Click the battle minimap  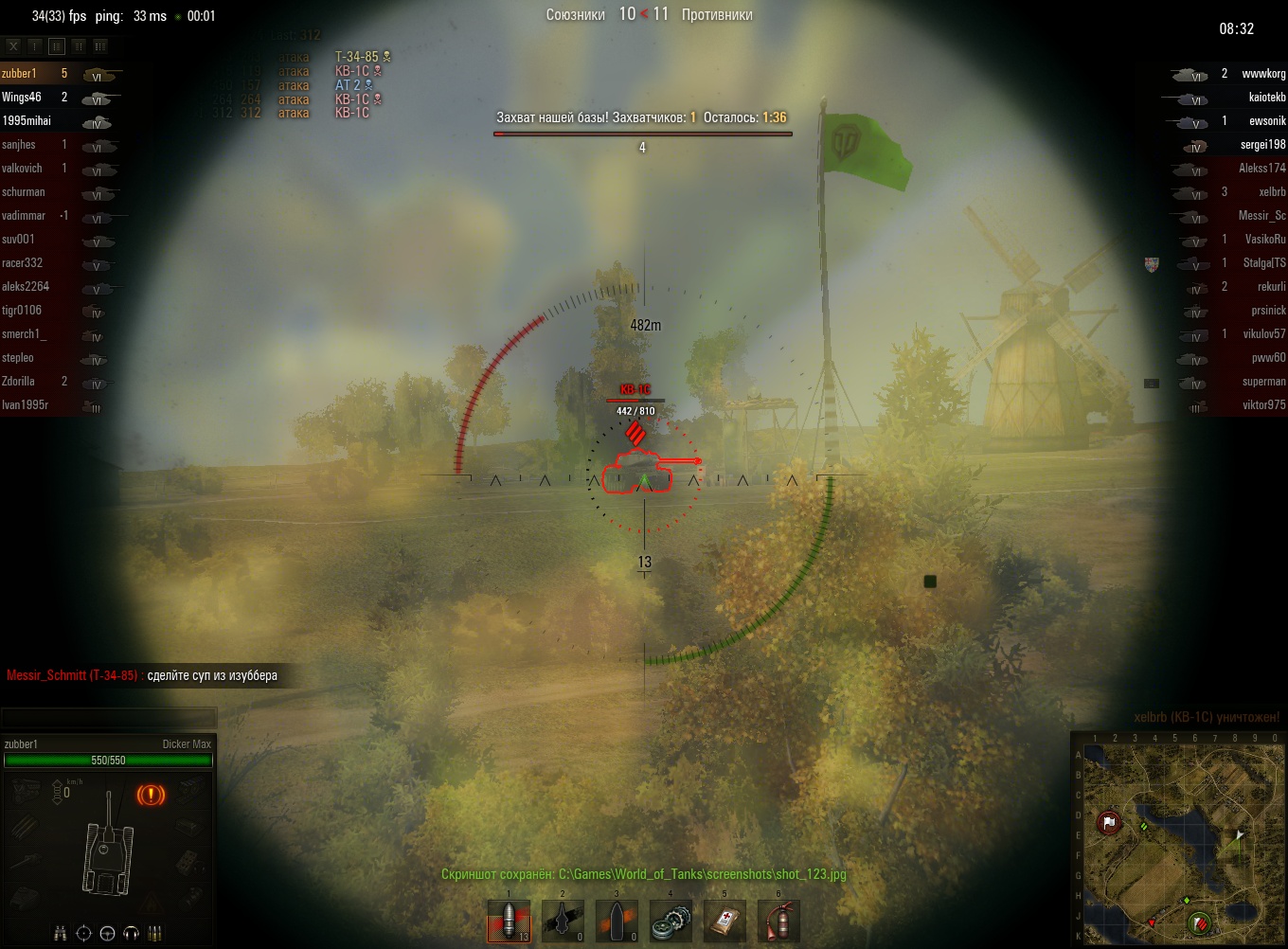click(x=1180, y=838)
